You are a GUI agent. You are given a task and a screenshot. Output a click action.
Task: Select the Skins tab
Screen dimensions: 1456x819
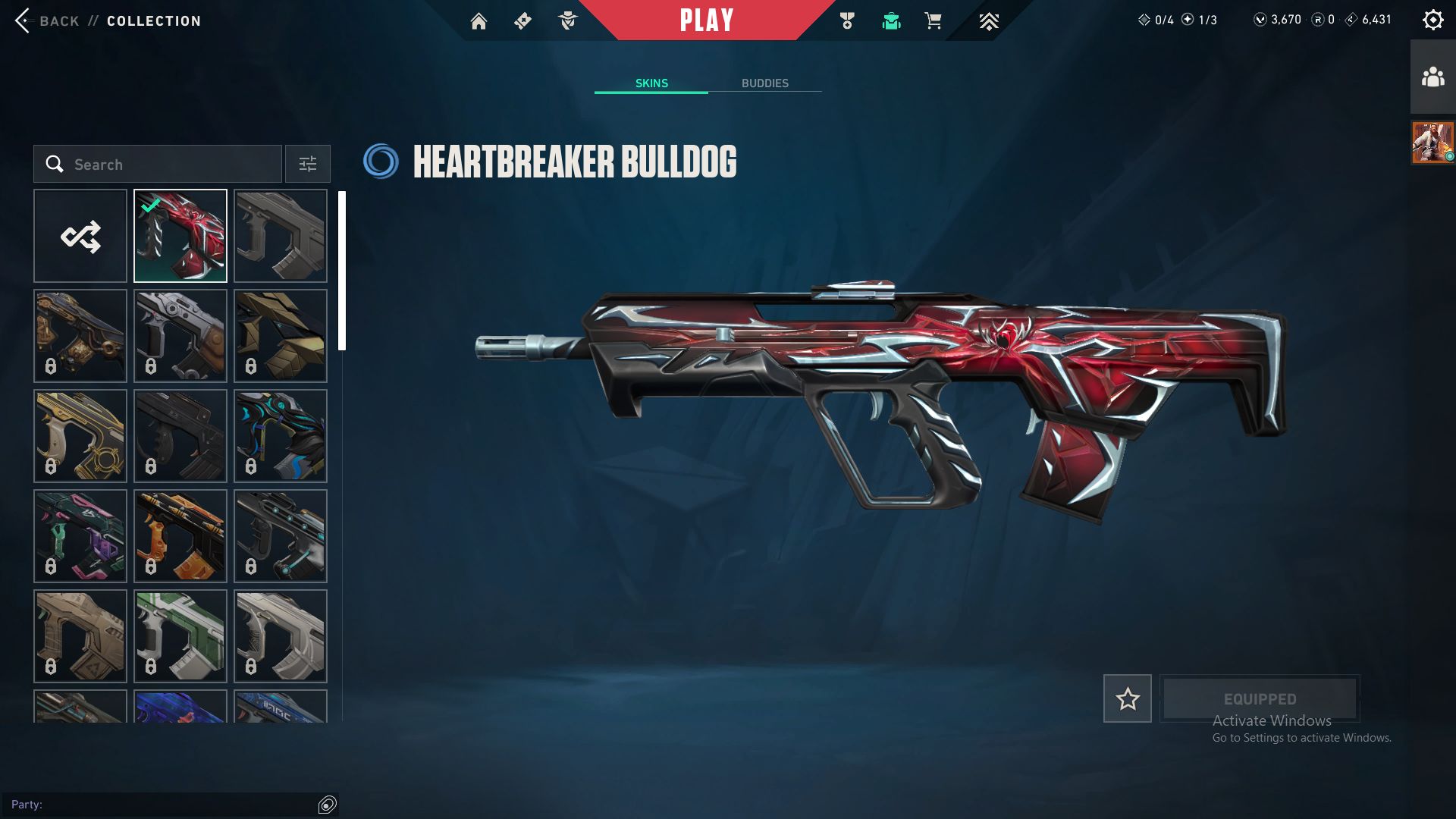click(651, 83)
